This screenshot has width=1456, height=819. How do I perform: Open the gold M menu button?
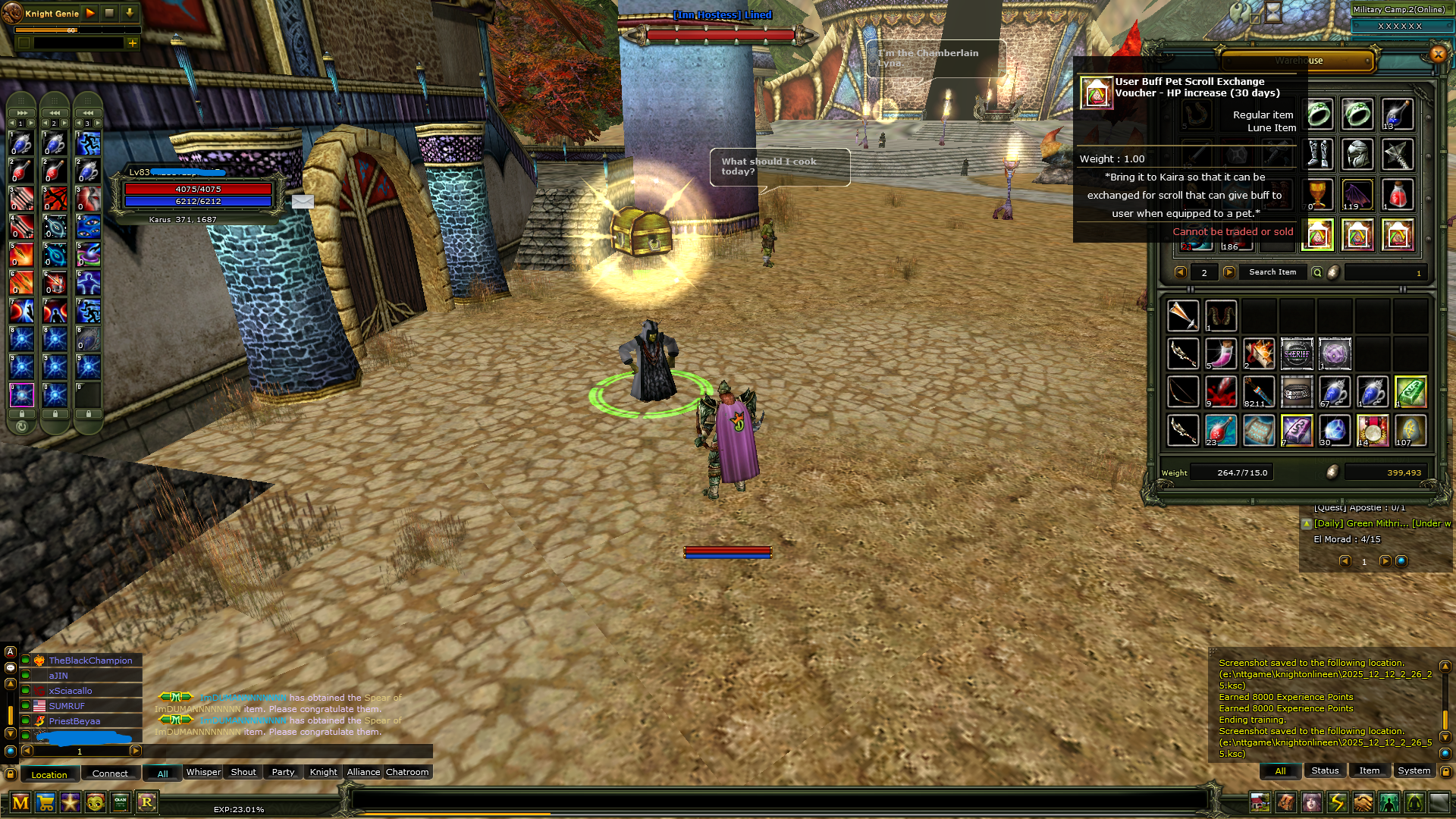click(20, 802)
